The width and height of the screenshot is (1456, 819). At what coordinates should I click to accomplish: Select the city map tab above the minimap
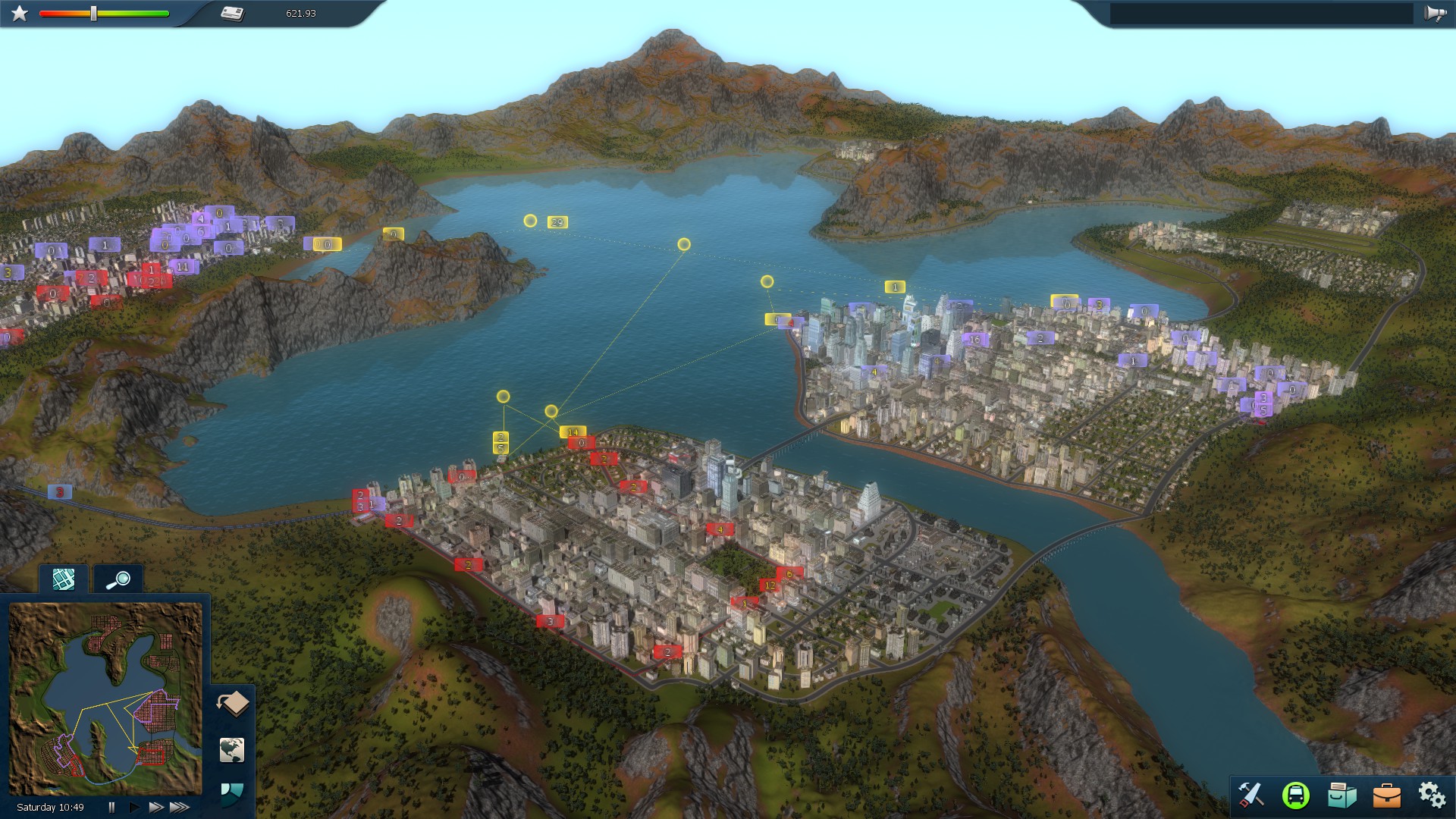(x=64, y=579)
